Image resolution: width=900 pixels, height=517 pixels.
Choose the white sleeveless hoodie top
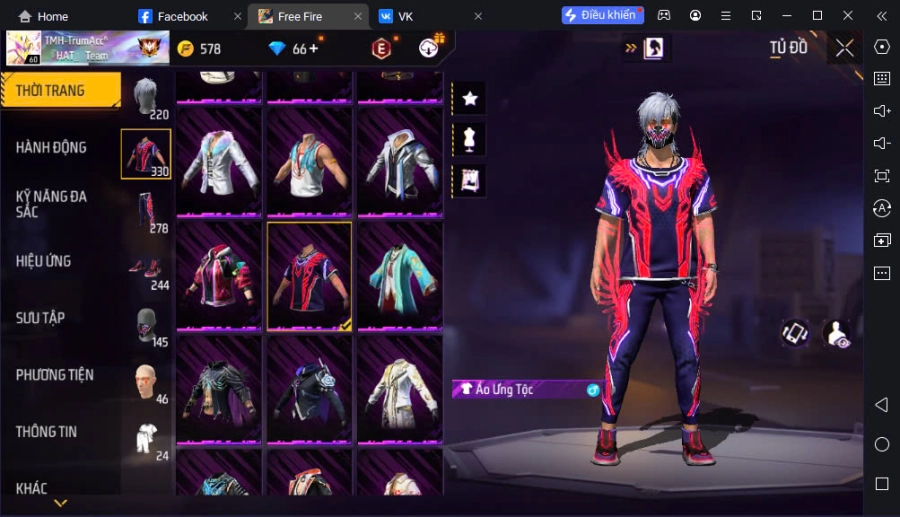click(310, 162)
